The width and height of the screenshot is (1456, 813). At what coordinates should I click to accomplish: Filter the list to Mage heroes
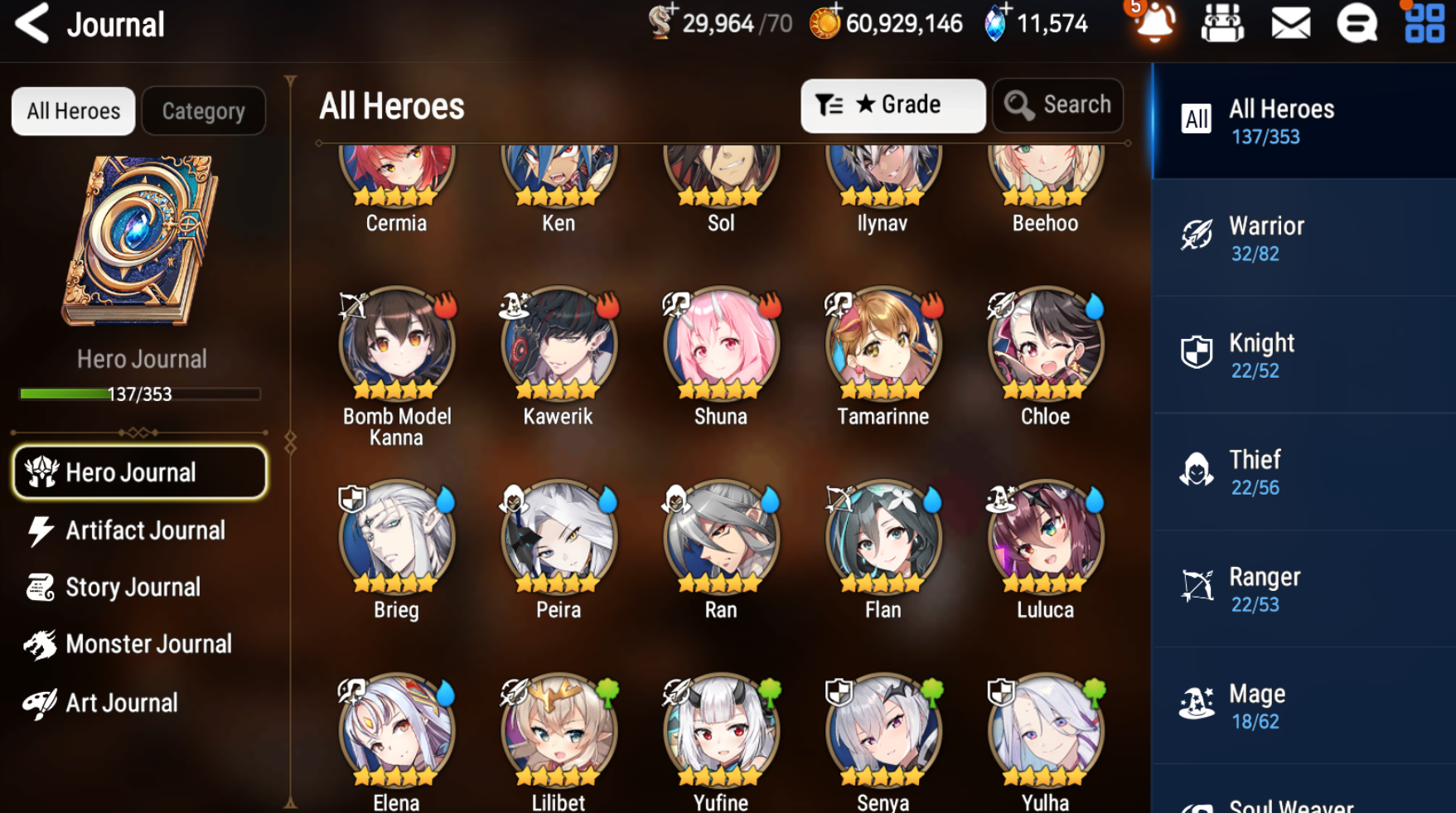(x=1303, y=705)
